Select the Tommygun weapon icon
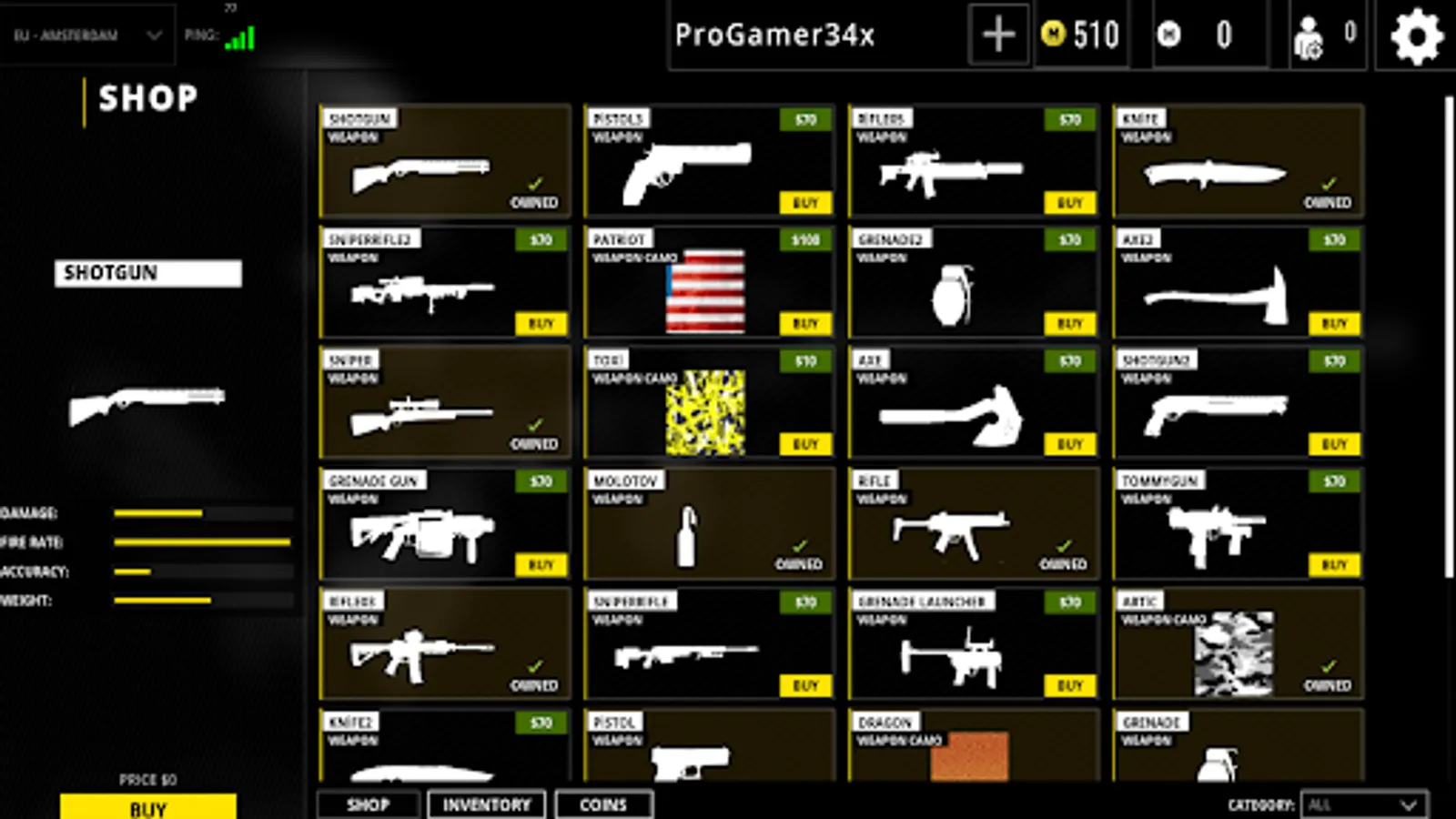1456x819 pixels. (x=1215, y=532)
